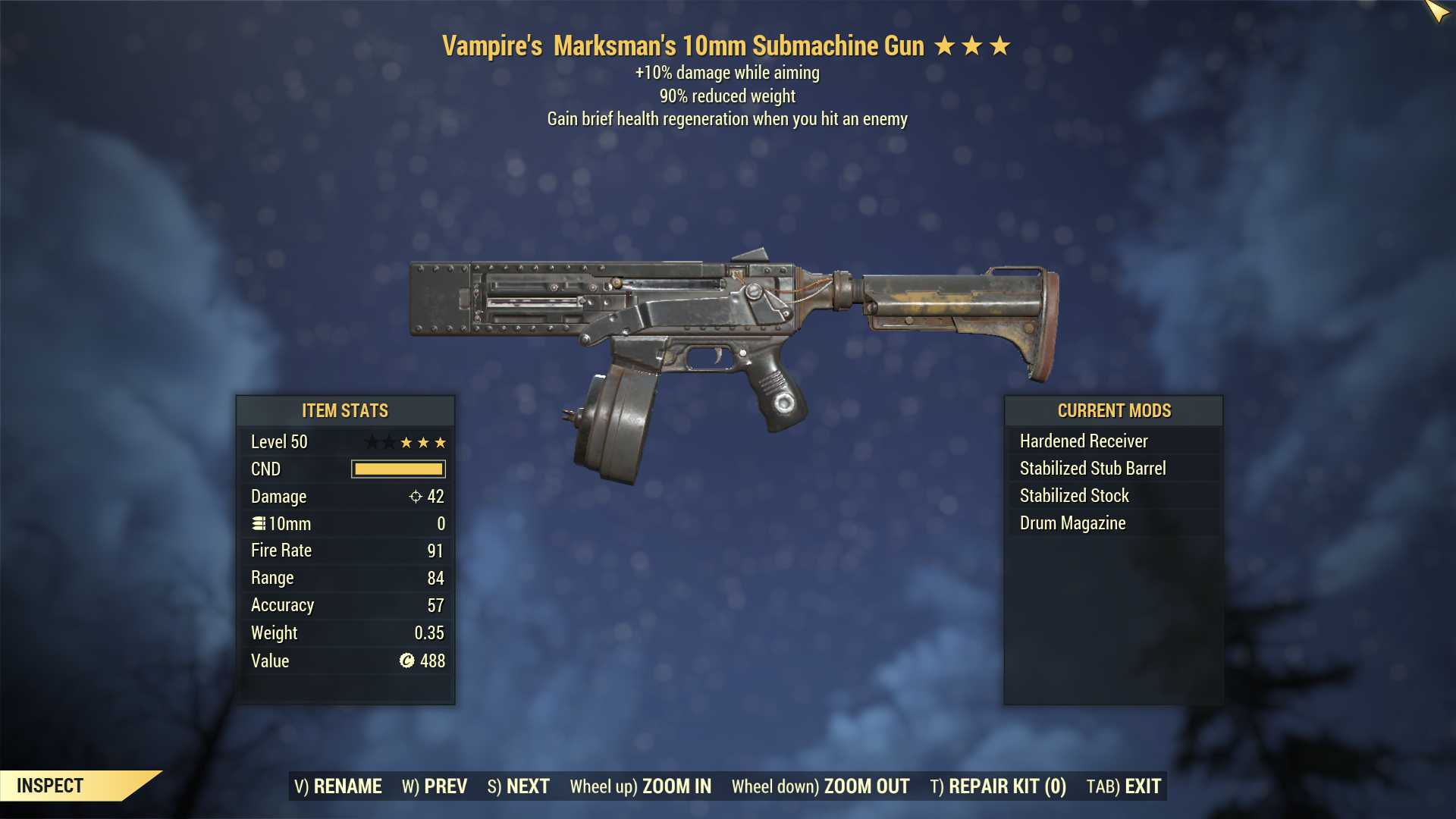This screenshot has height=819, width=1456.
Task: Use the REPAIR KIT option
Action: coord(998,786)
